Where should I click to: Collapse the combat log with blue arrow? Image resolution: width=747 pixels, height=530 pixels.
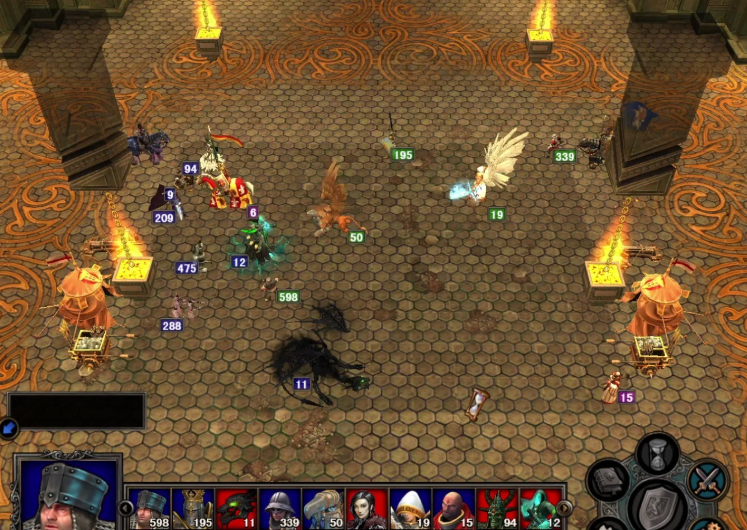click(9, 429)
